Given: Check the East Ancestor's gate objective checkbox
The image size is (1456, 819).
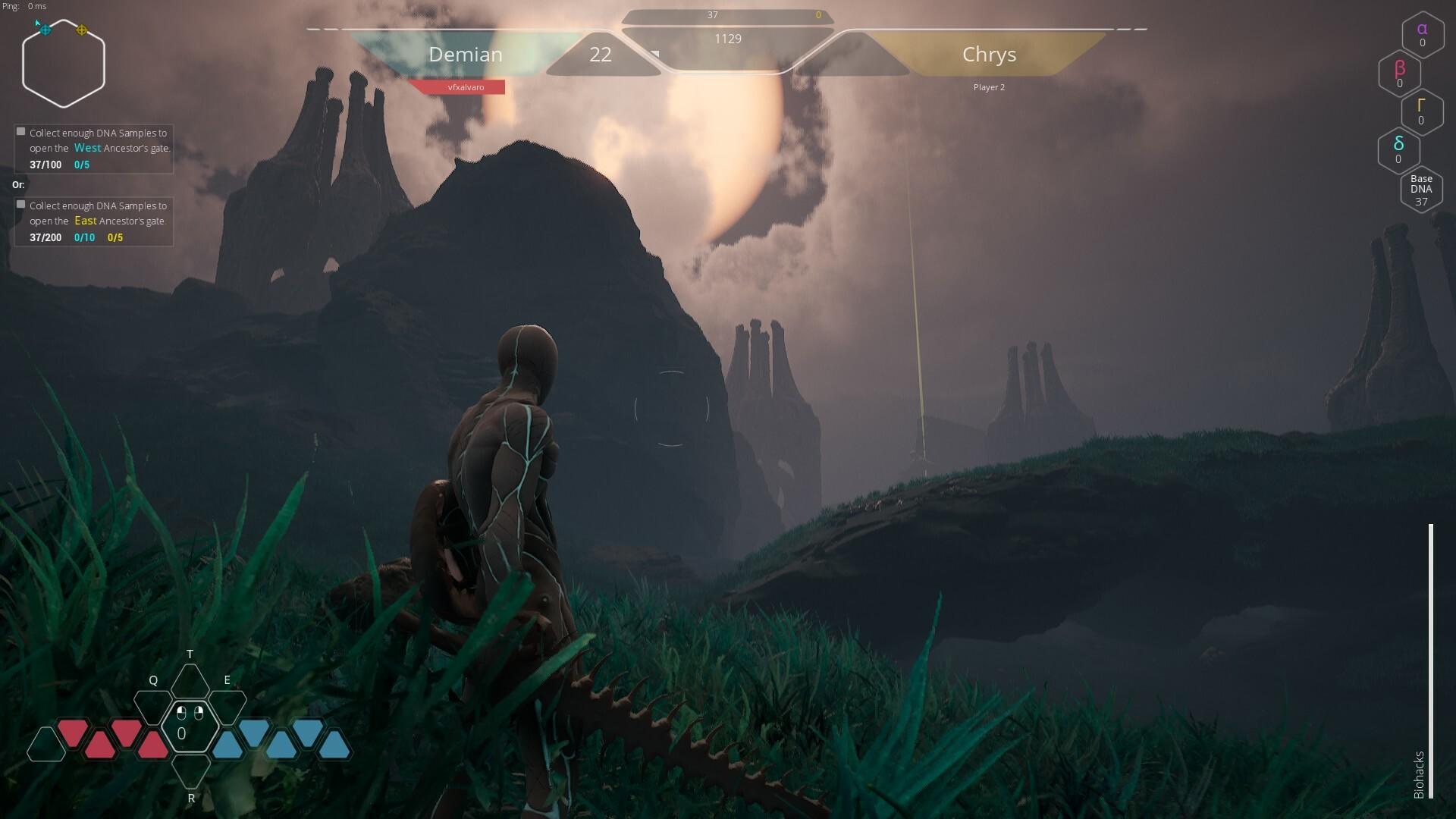Looking at the screenshot, I should tap(20, 204).
